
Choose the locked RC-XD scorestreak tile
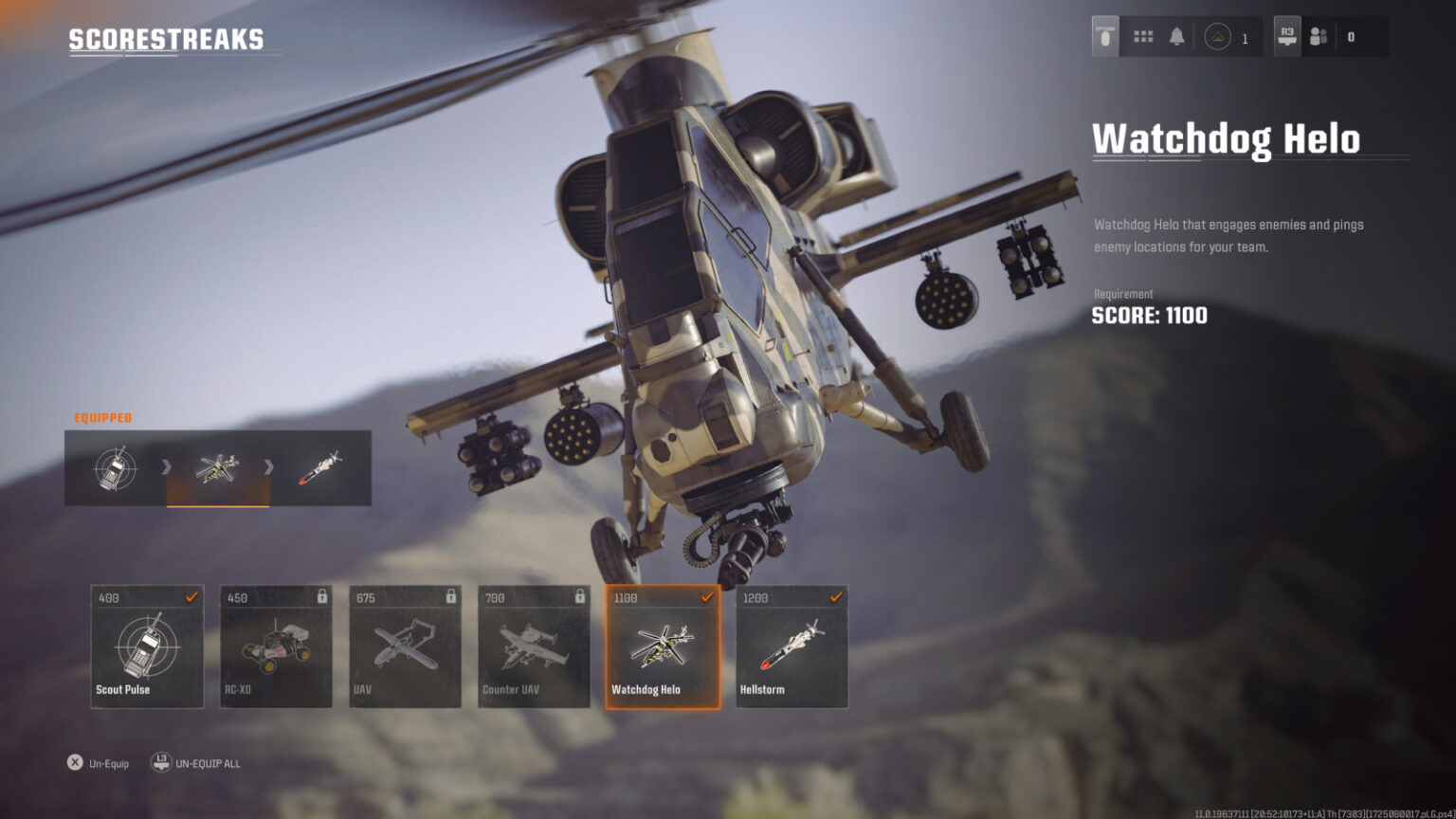point(276,646)
